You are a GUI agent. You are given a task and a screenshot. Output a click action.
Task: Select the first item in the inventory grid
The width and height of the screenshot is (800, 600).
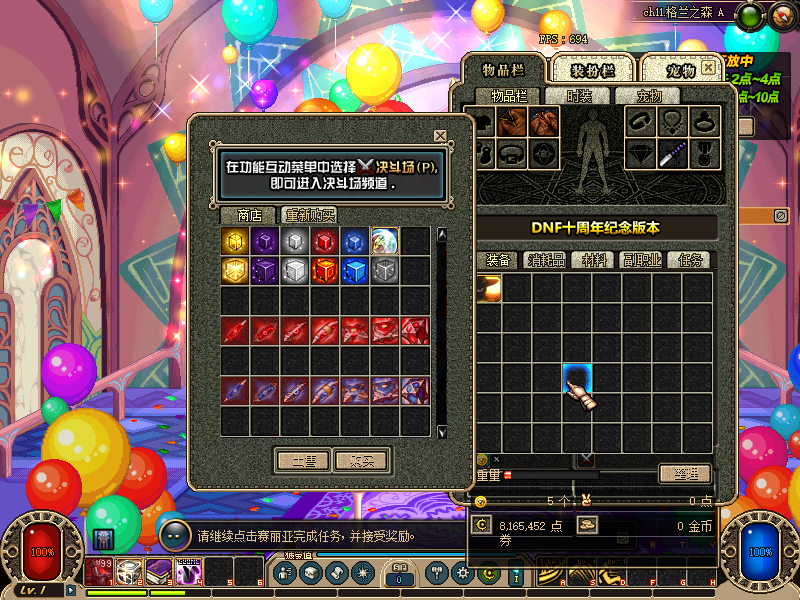click(488, 288)
